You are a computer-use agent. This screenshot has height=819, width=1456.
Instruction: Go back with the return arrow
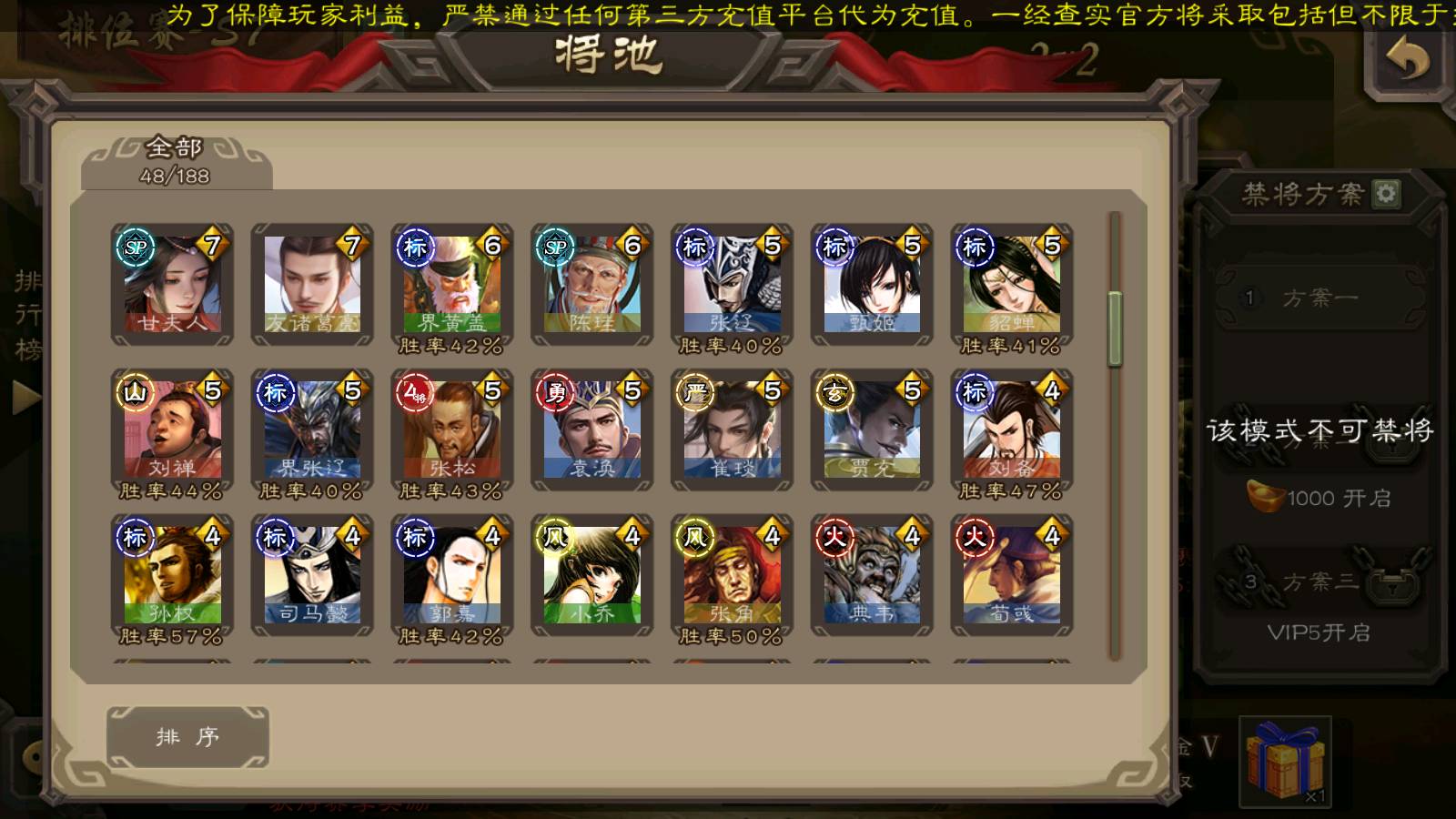point(1407,61)
